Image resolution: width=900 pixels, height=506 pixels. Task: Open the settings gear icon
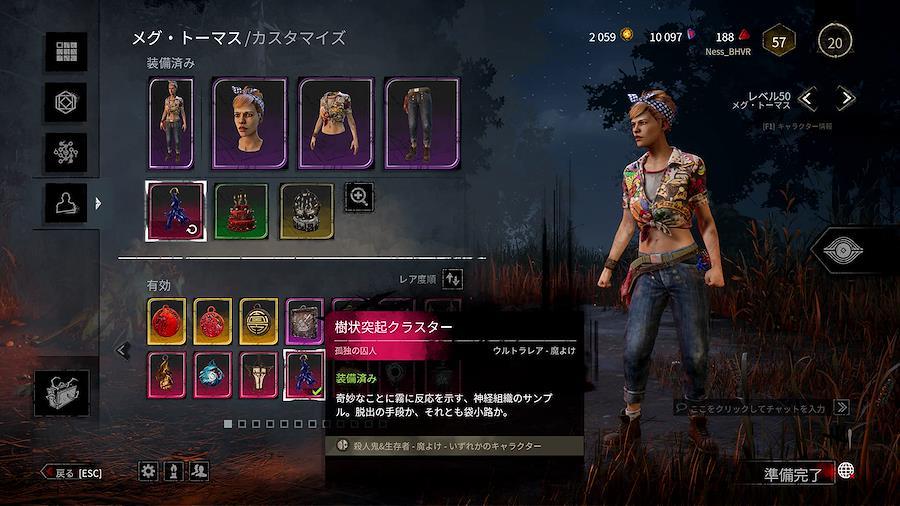coord(148,471)
